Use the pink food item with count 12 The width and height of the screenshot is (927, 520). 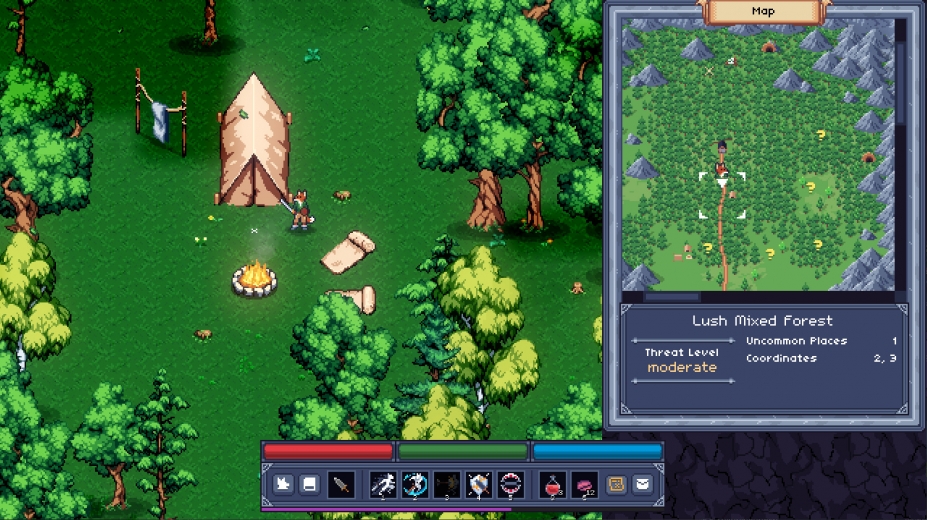pos(584,485)
